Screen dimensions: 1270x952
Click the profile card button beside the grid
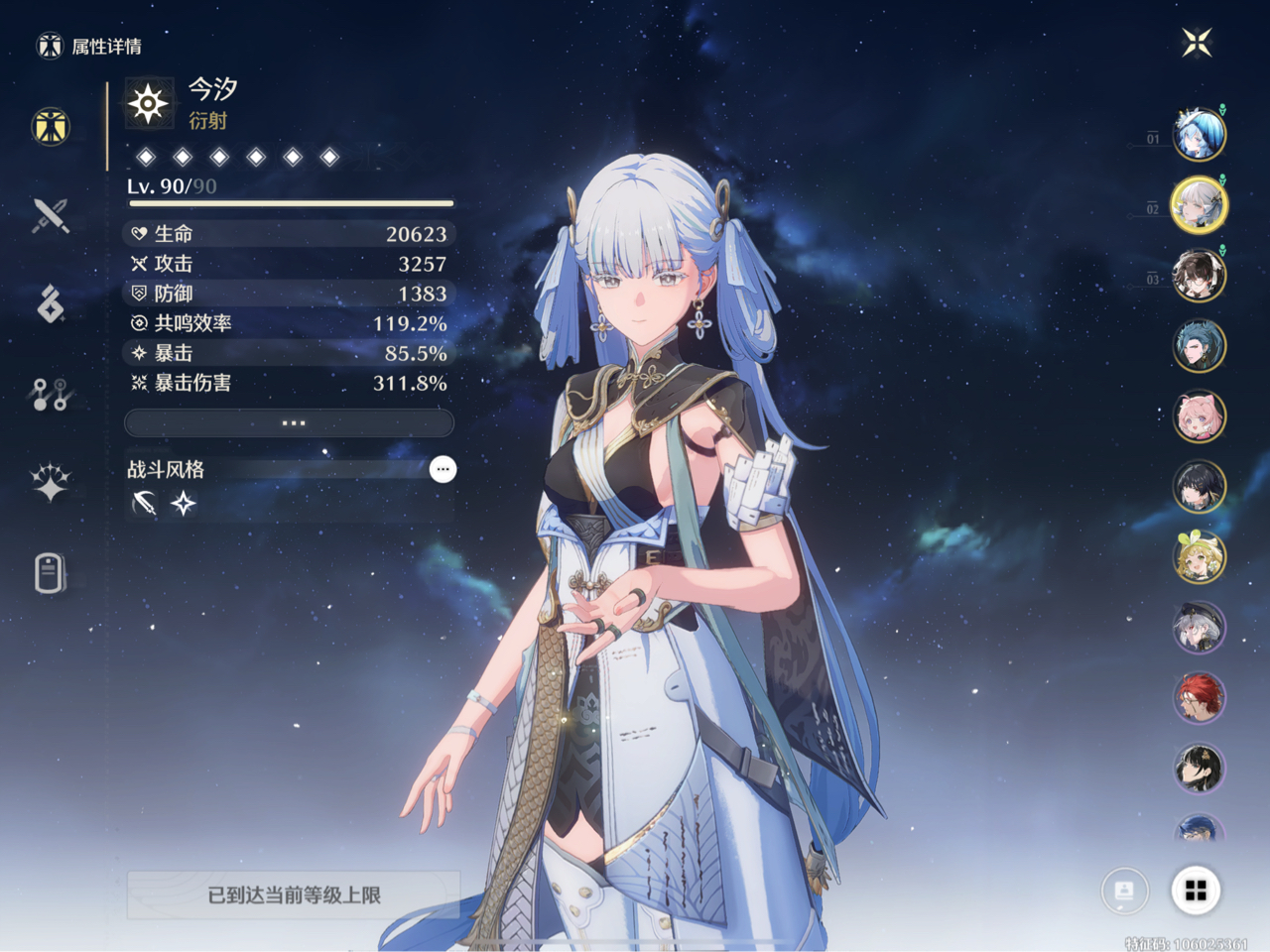pos(1125,891)
